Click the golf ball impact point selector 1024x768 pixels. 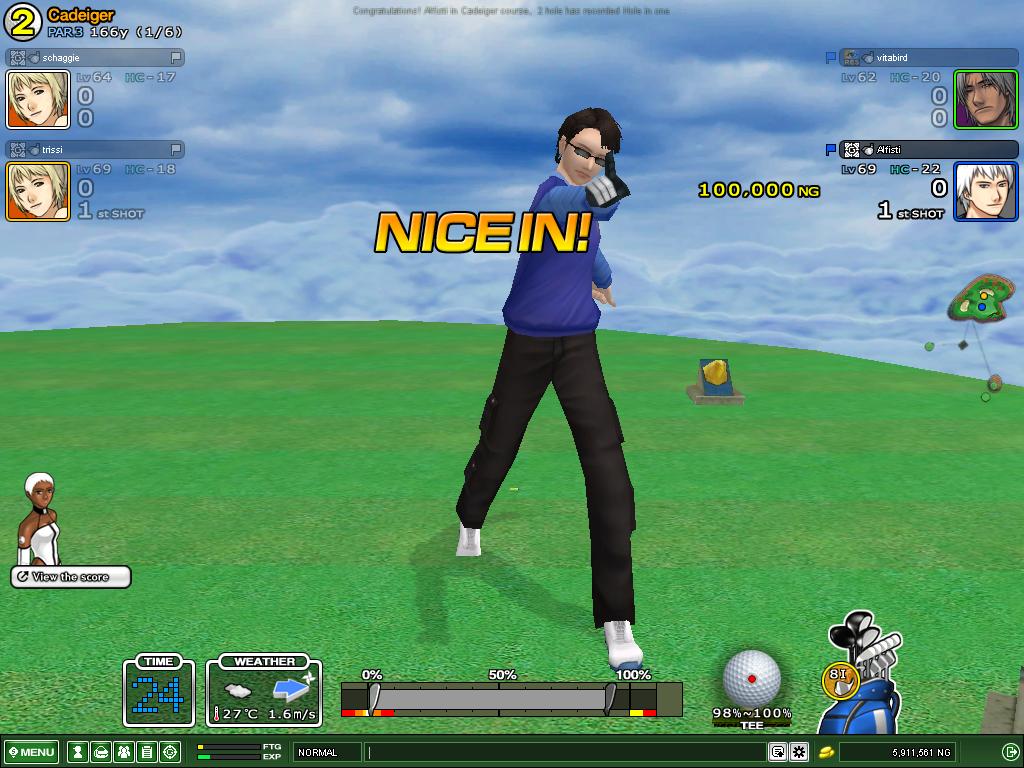pyautogui.click(x=751, y=678)
